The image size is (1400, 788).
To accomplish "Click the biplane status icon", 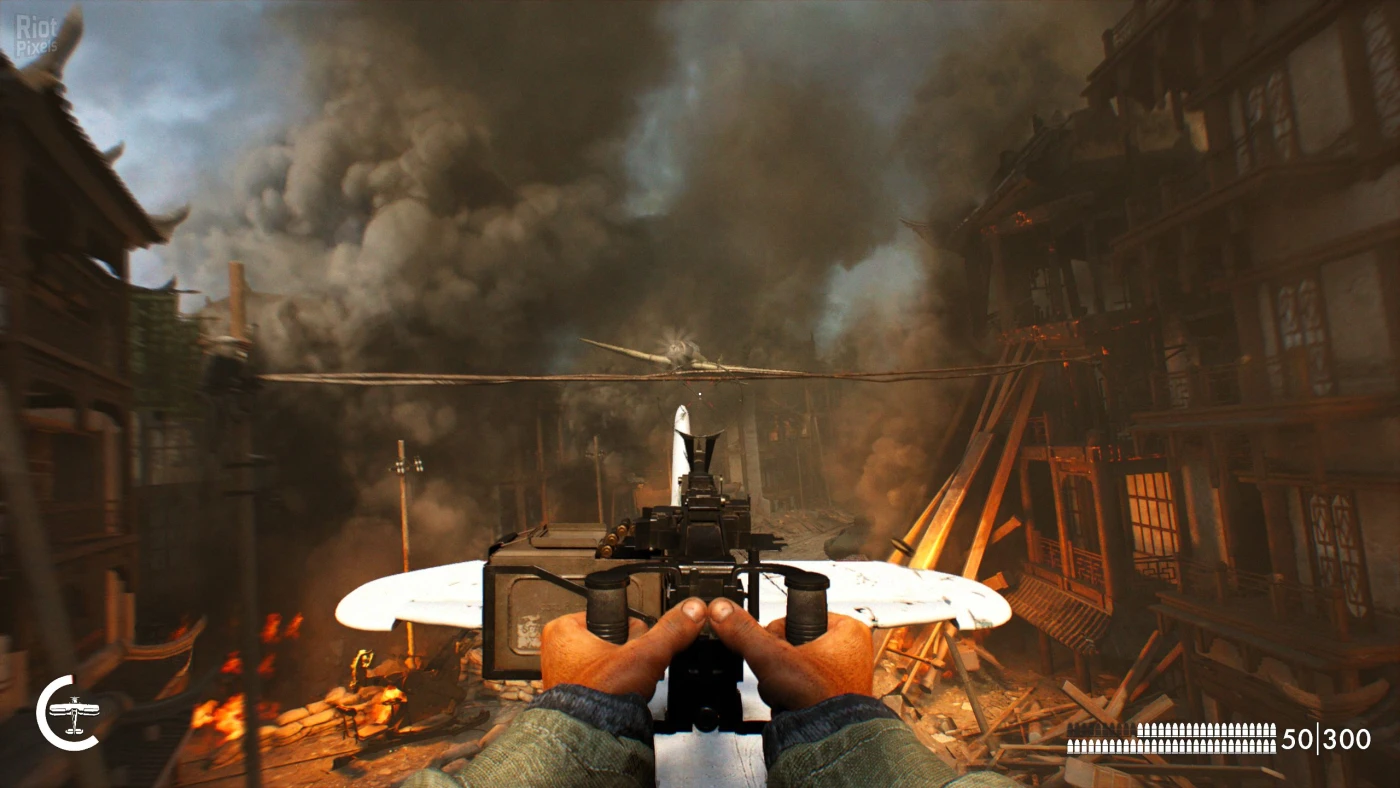I will (73, 714).
